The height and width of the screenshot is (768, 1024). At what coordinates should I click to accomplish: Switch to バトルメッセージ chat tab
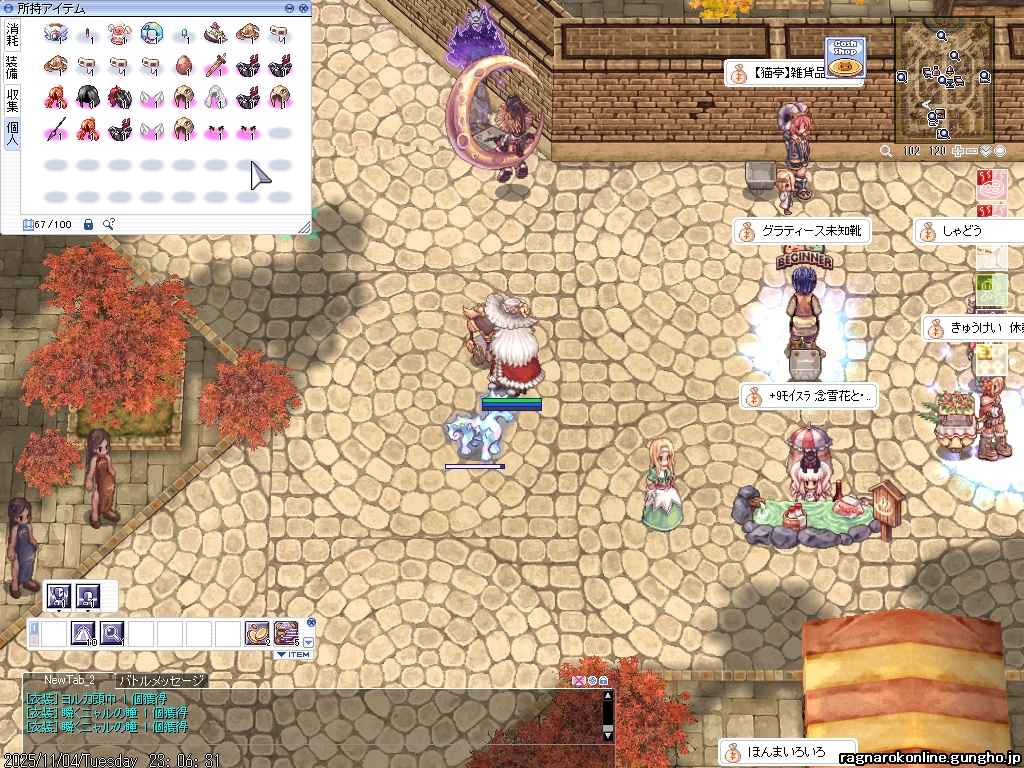[161, 681]
